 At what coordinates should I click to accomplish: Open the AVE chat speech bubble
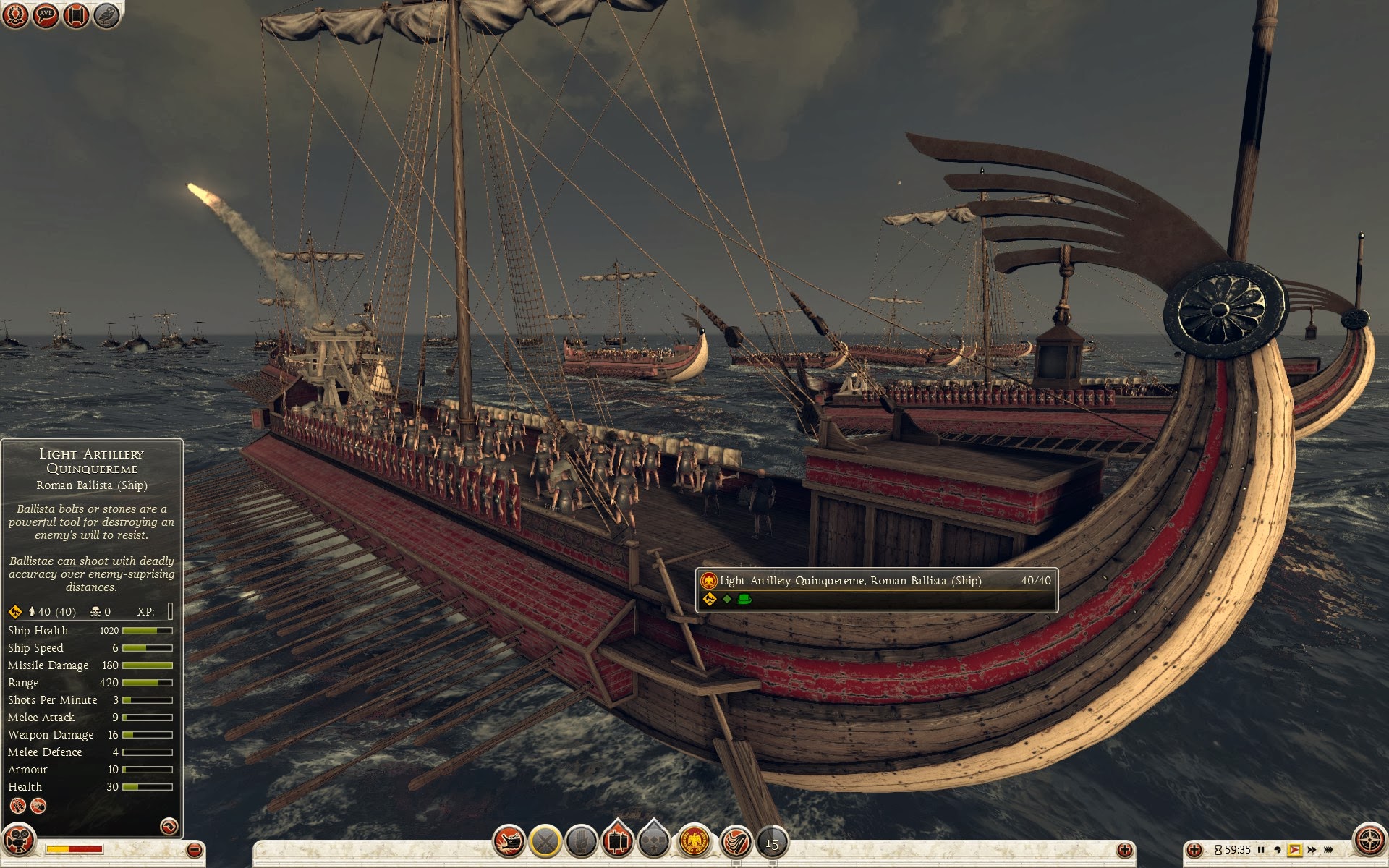point(46,16)
